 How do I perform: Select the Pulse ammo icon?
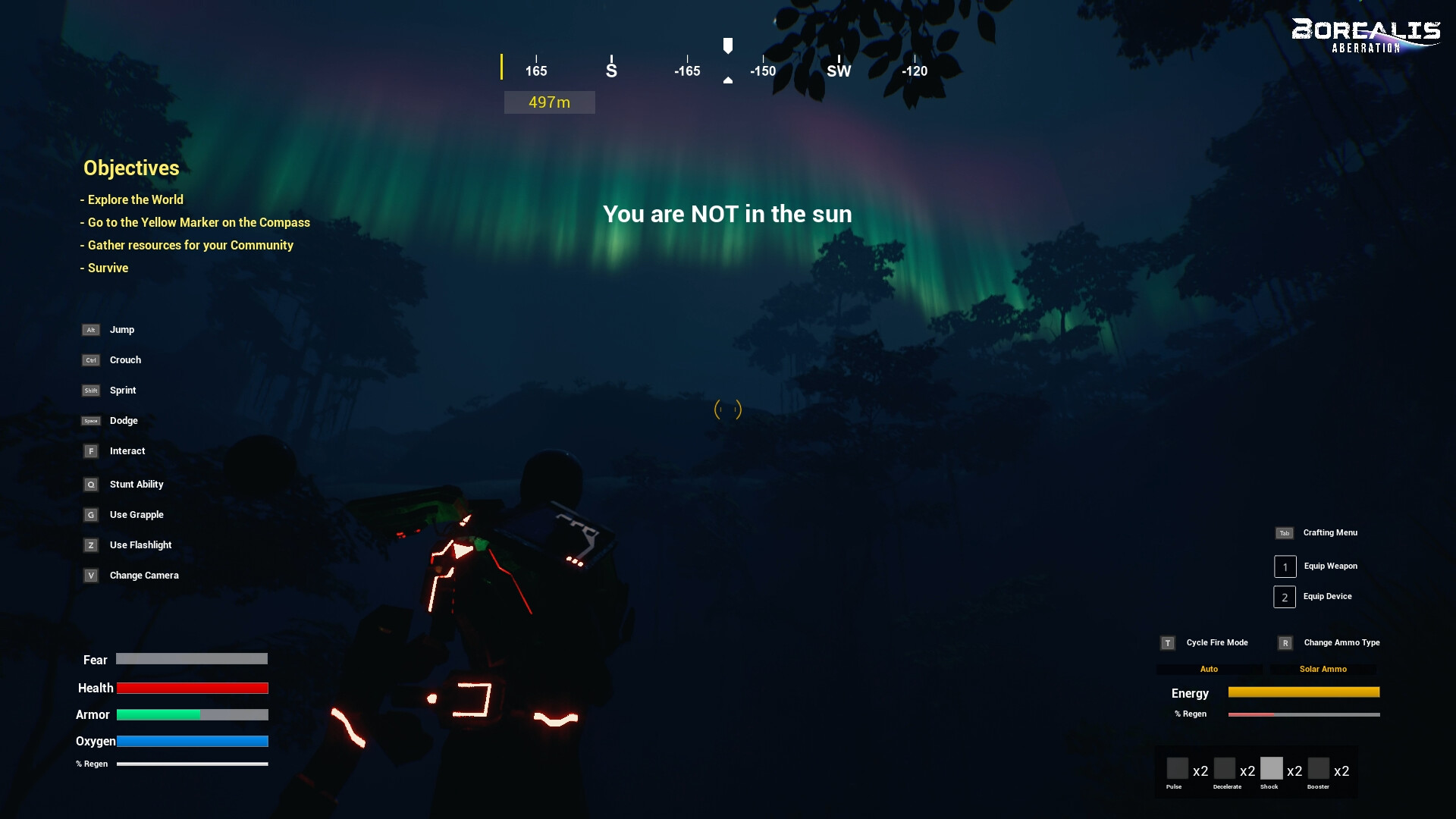tap(1176, 768)
